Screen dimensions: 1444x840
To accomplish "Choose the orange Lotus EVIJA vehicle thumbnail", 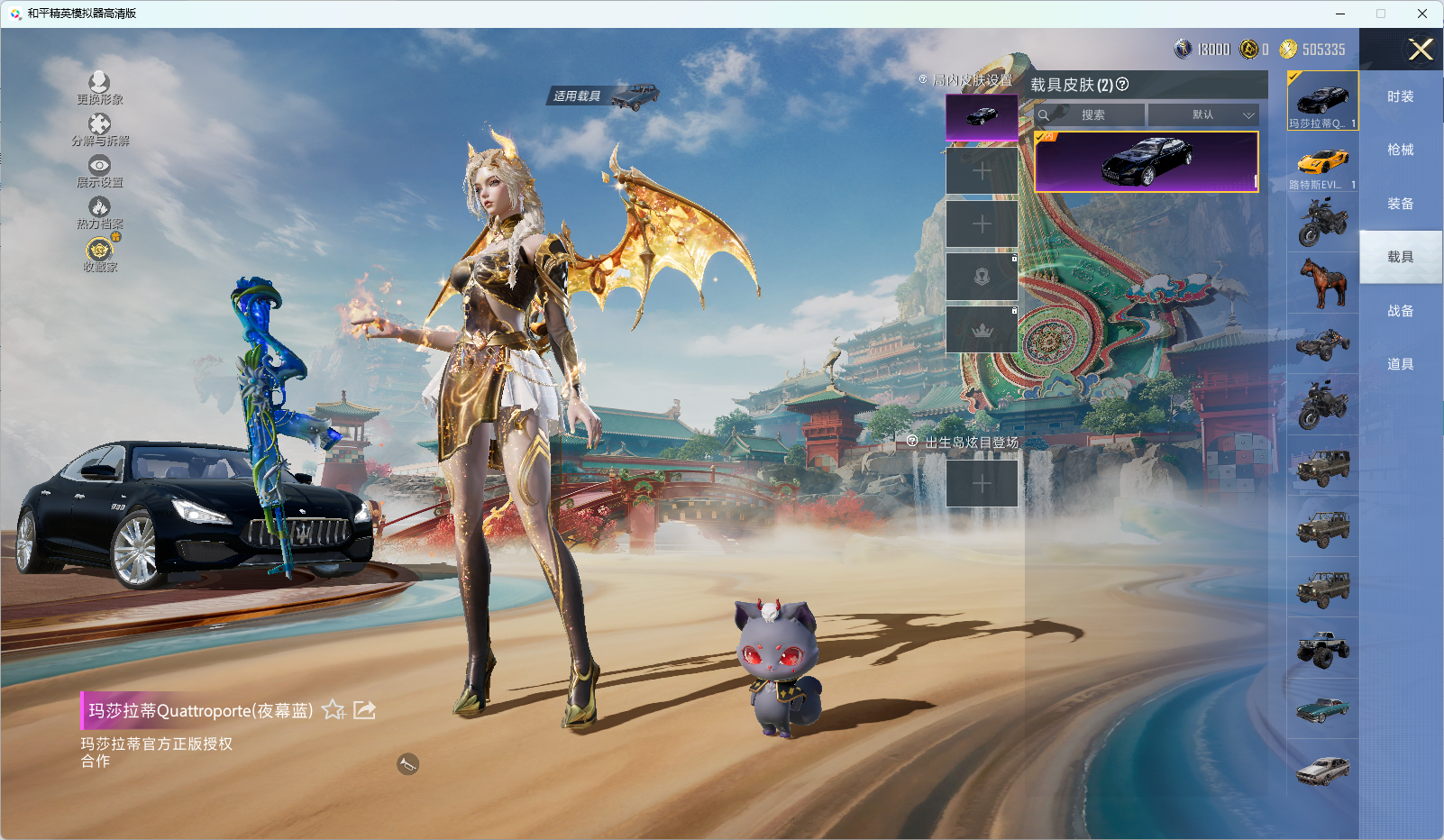I will point(1322,163).
